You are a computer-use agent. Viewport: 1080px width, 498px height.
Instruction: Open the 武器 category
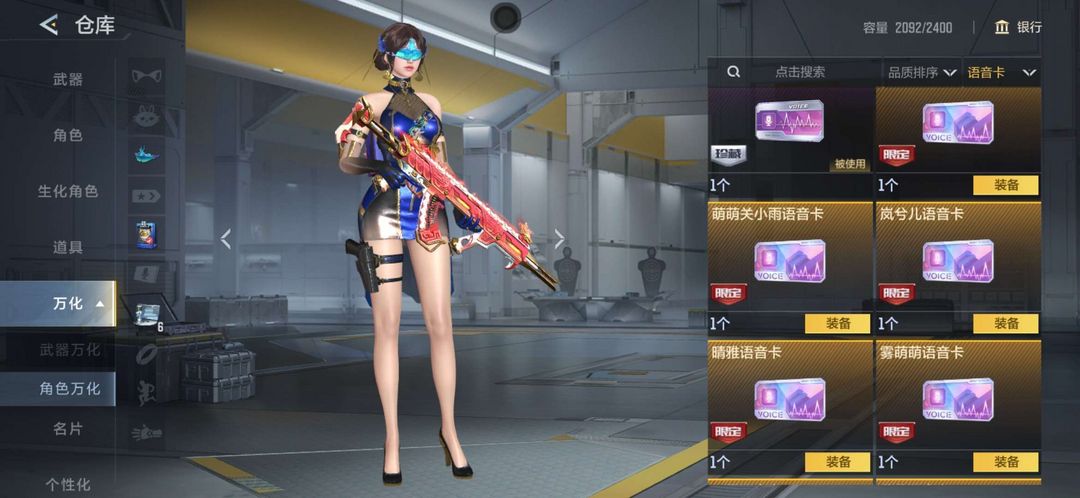coord(68,80)
